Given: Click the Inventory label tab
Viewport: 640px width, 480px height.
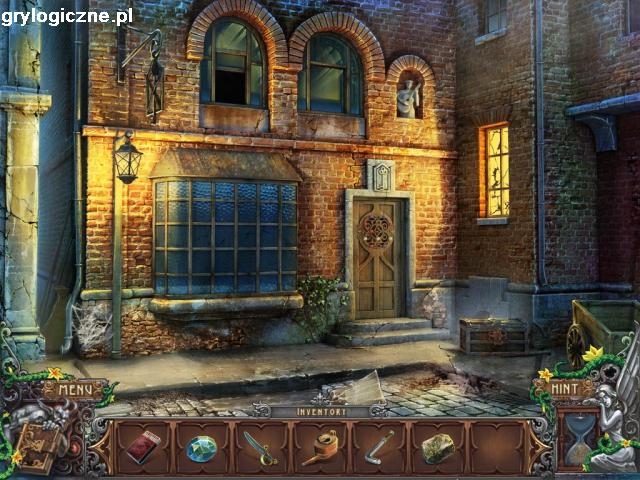Looking at the screenshot, I should (320, 411).
